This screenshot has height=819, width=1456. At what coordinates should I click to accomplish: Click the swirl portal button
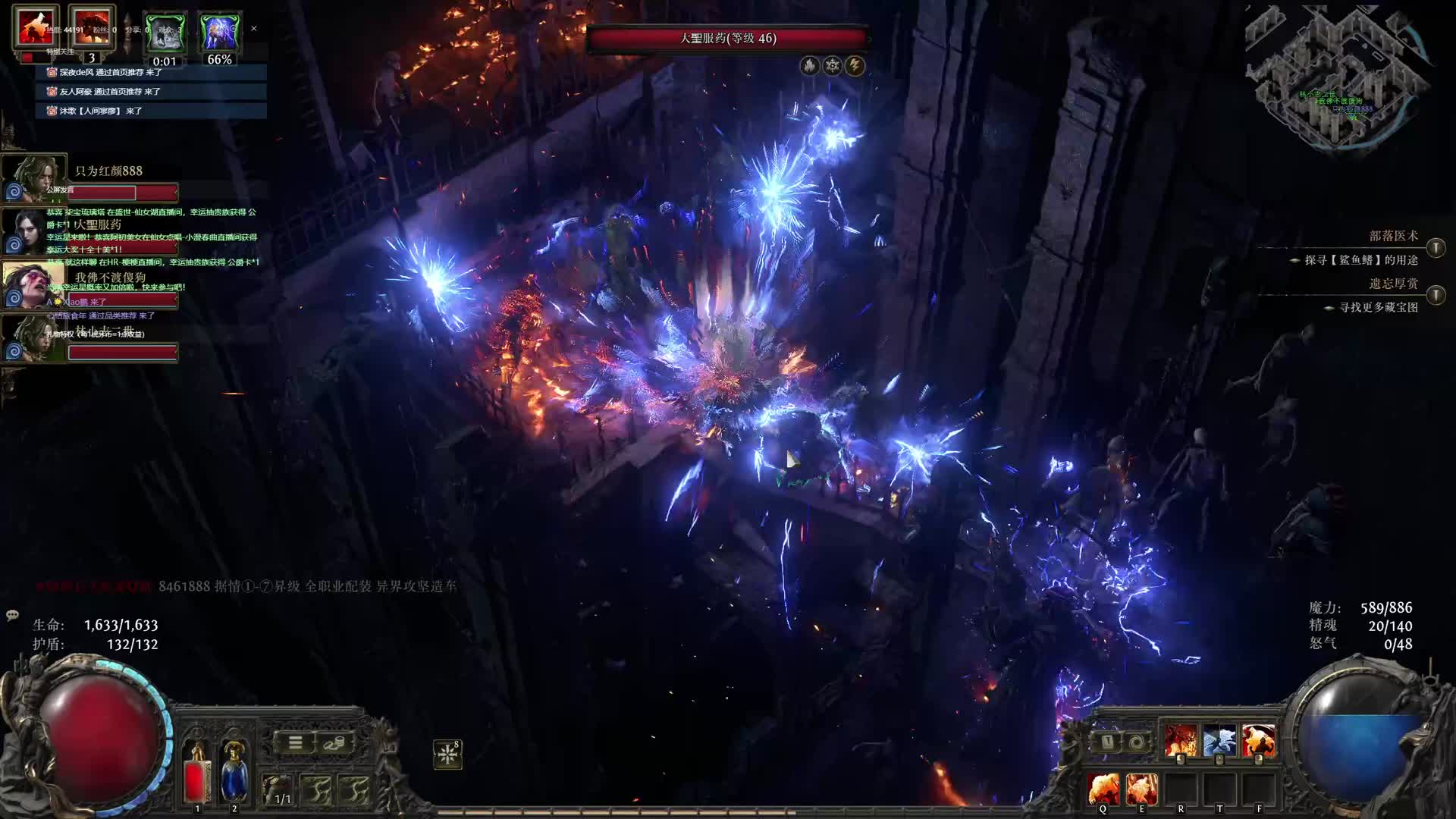1136,742
